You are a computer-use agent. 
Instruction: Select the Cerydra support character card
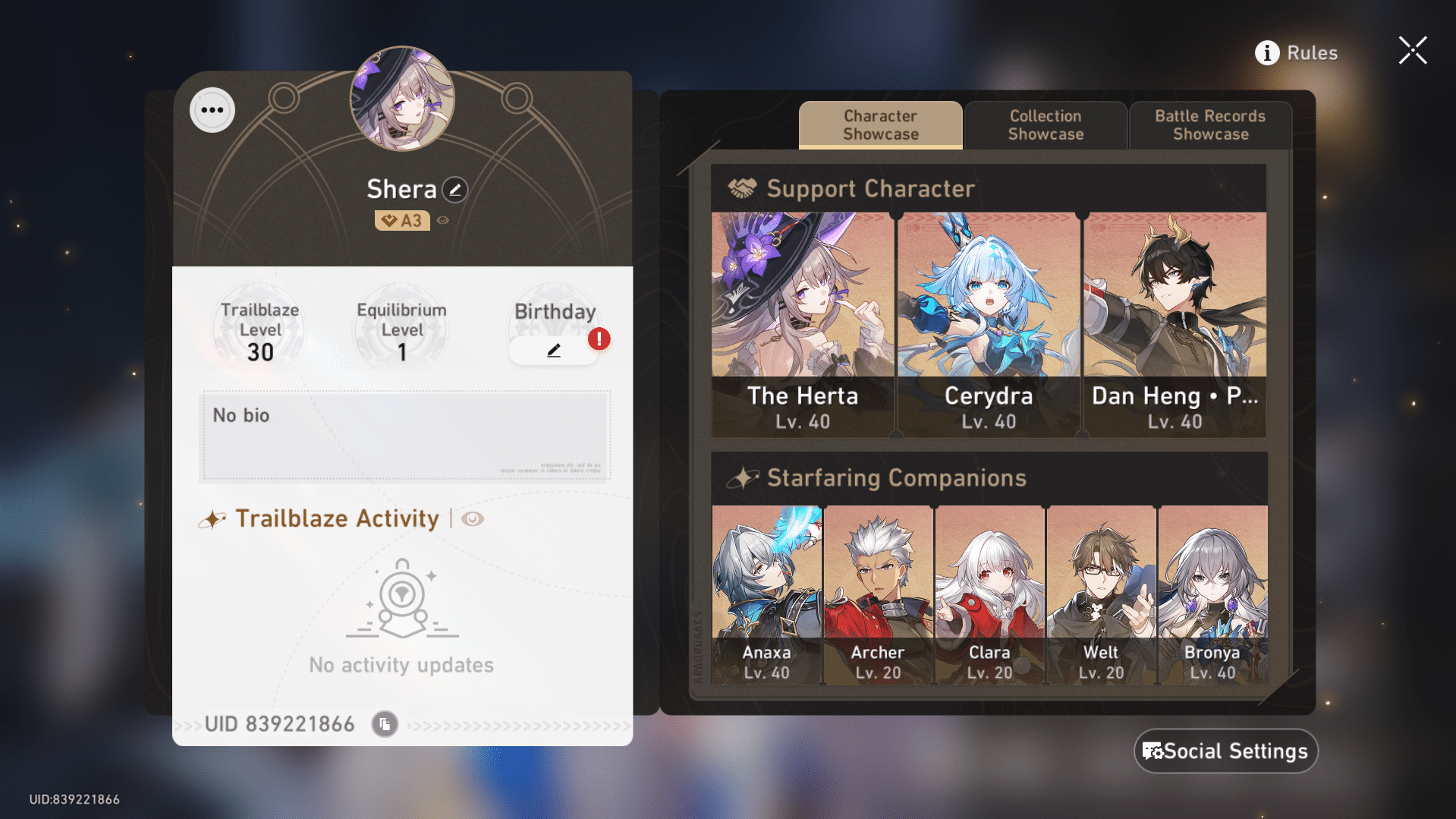(989, 319)
